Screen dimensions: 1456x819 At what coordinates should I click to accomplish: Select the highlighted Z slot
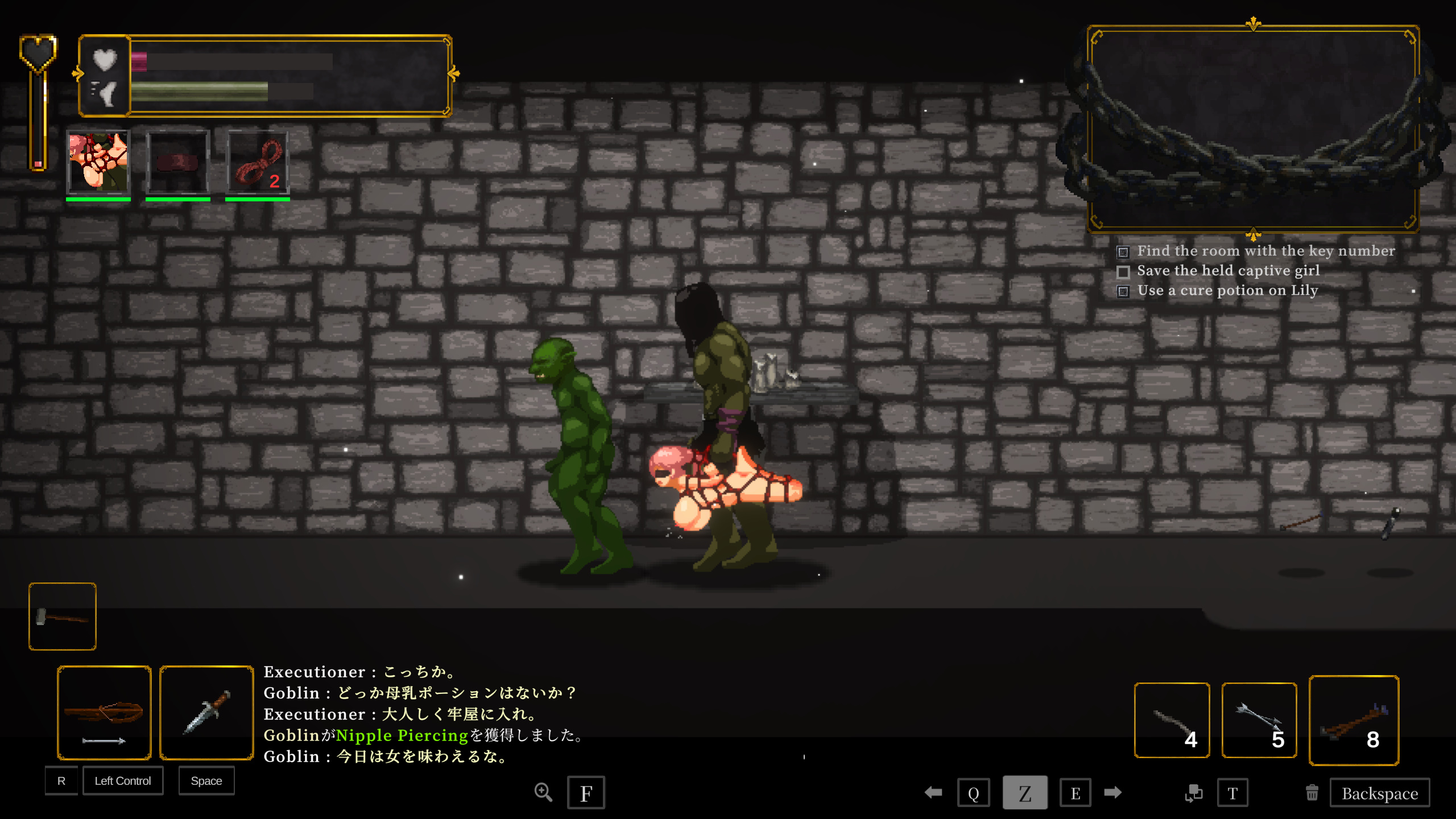point(1025,792)
